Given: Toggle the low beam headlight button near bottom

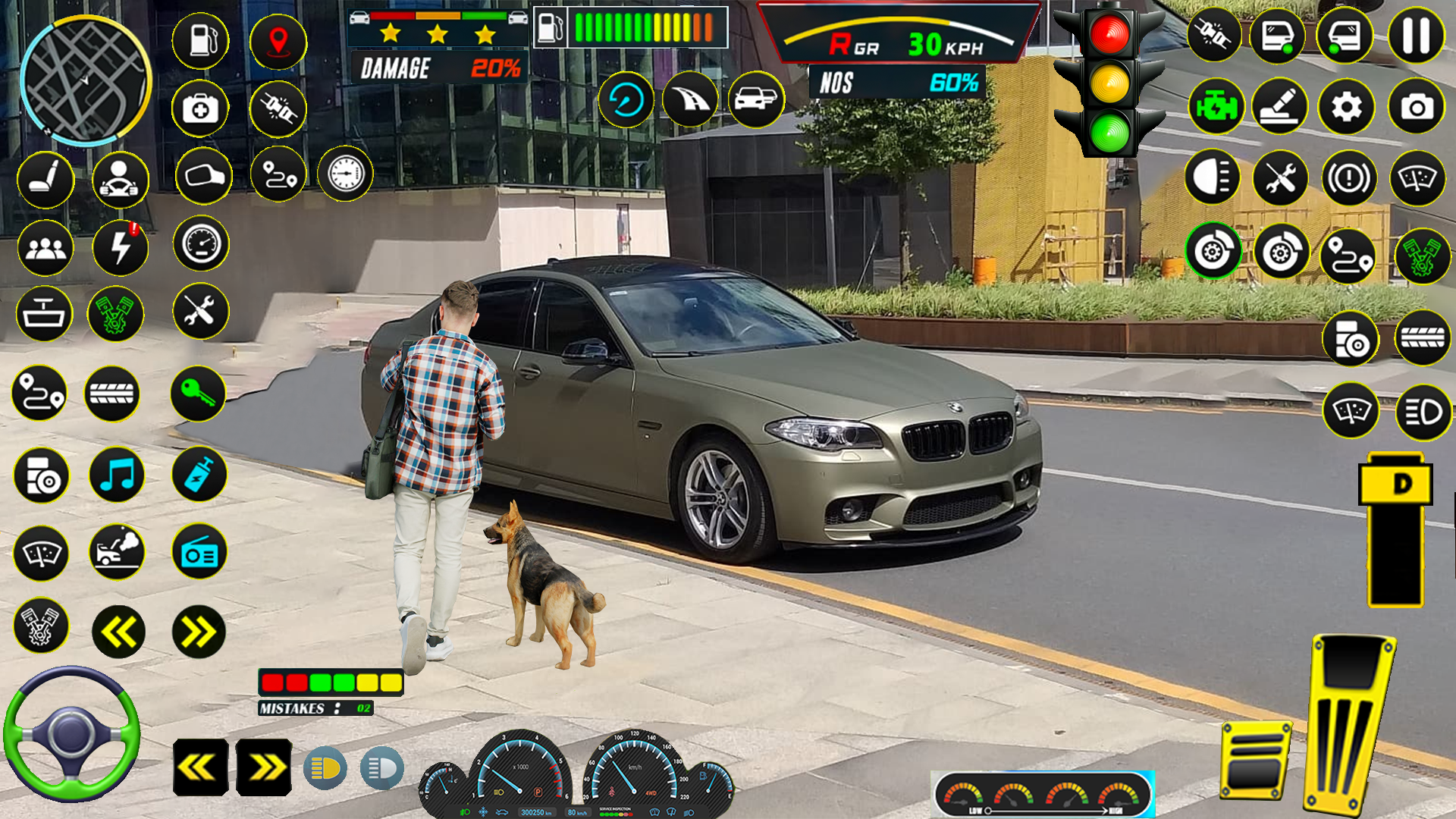Looking at the screenshot, I should point(381,770).
